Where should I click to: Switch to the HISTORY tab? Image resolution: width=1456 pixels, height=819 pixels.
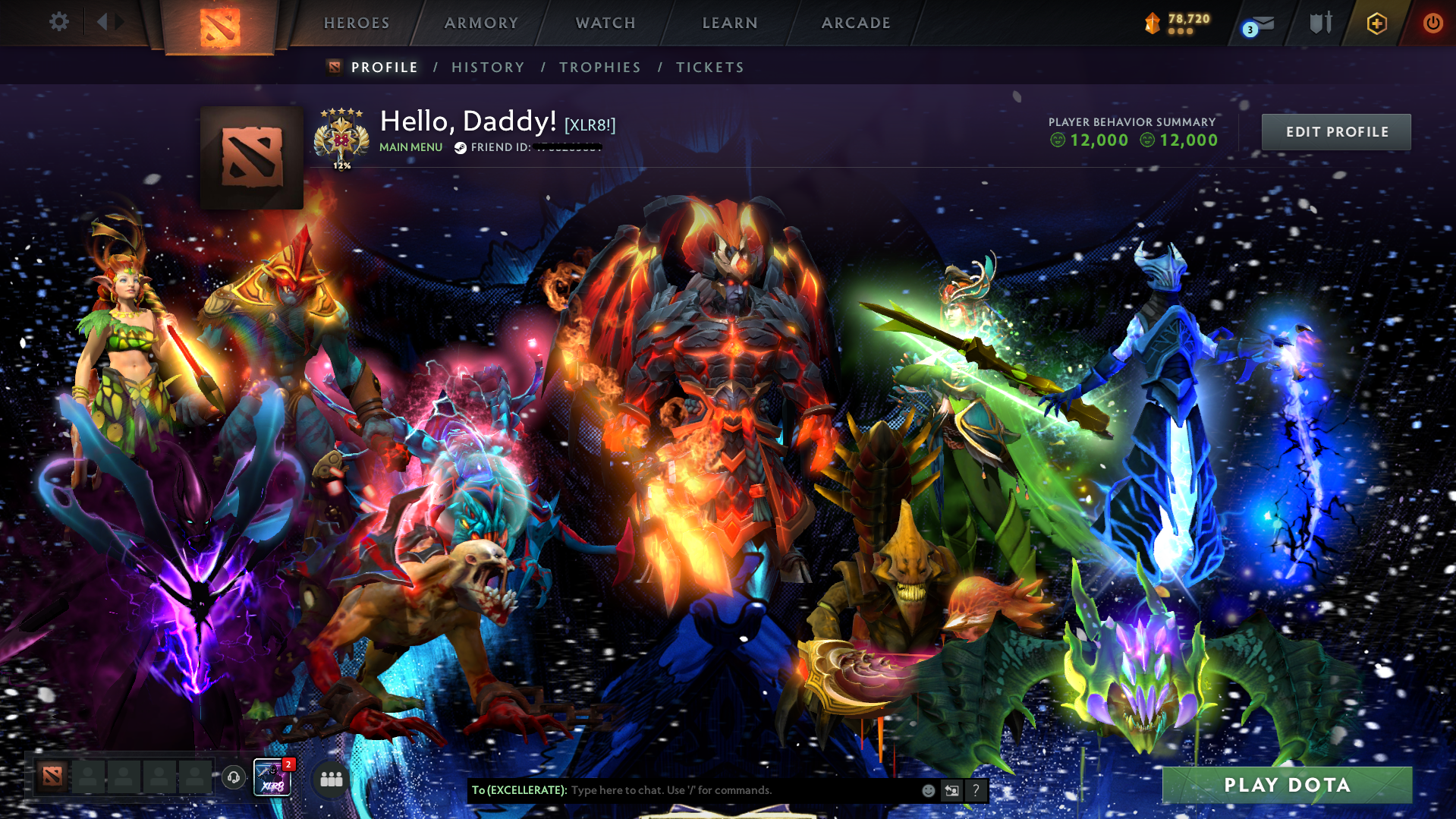pos(488,67)
